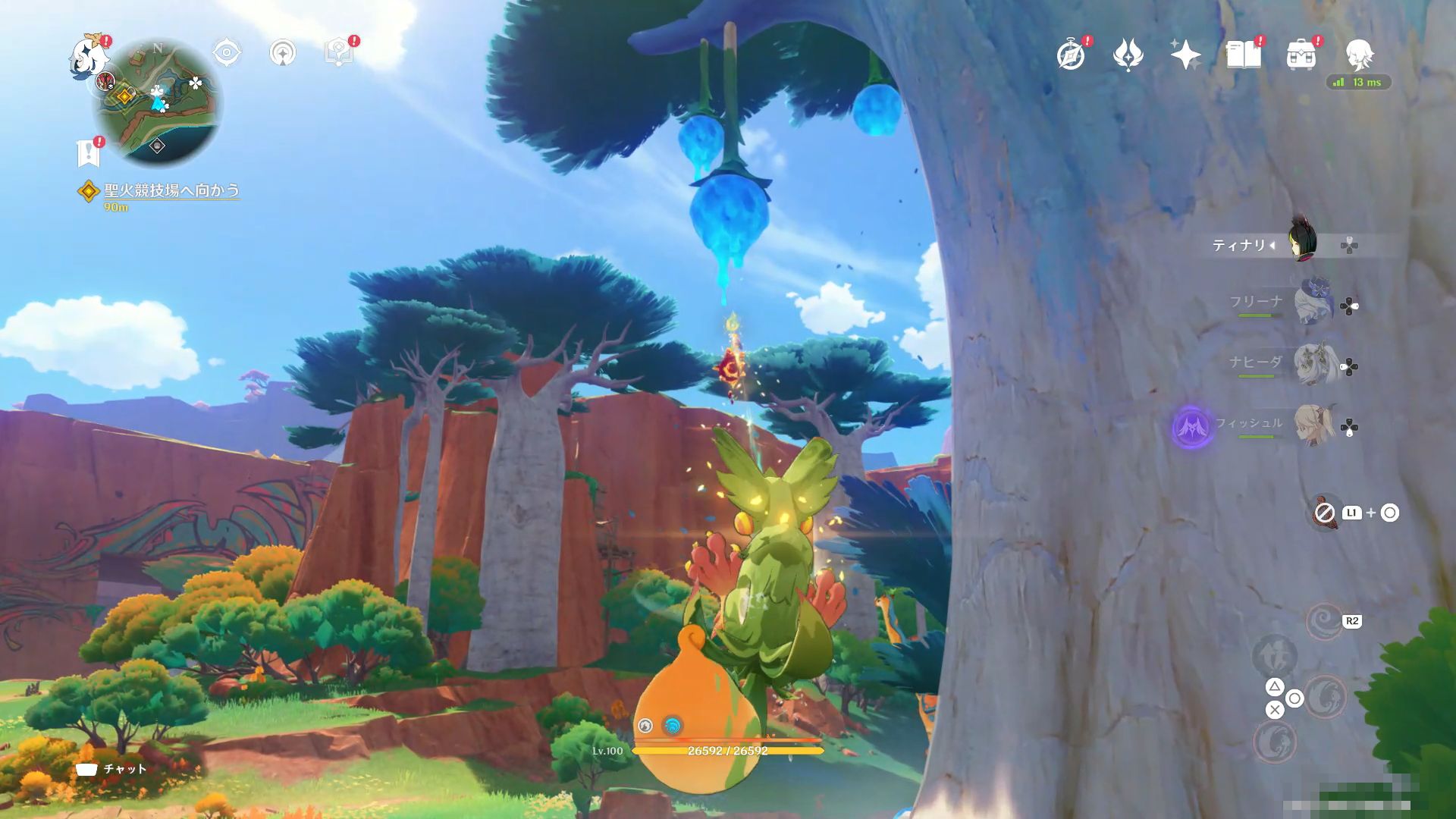The width and height of the screenshot is (1456, 819).
Task: Open the チャット chat box
Action: tap(112, 769)
